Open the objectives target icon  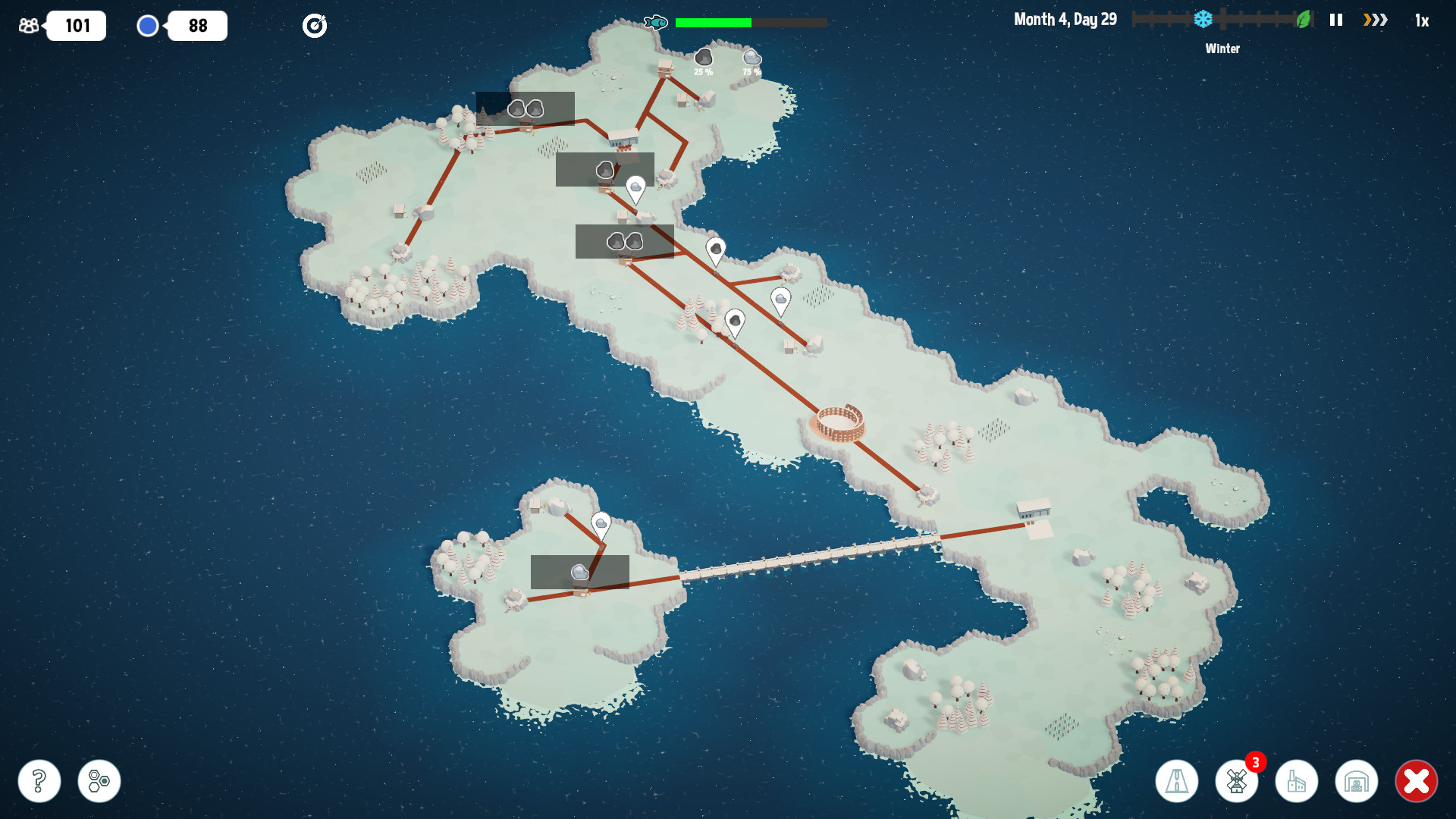coord(314,25)
